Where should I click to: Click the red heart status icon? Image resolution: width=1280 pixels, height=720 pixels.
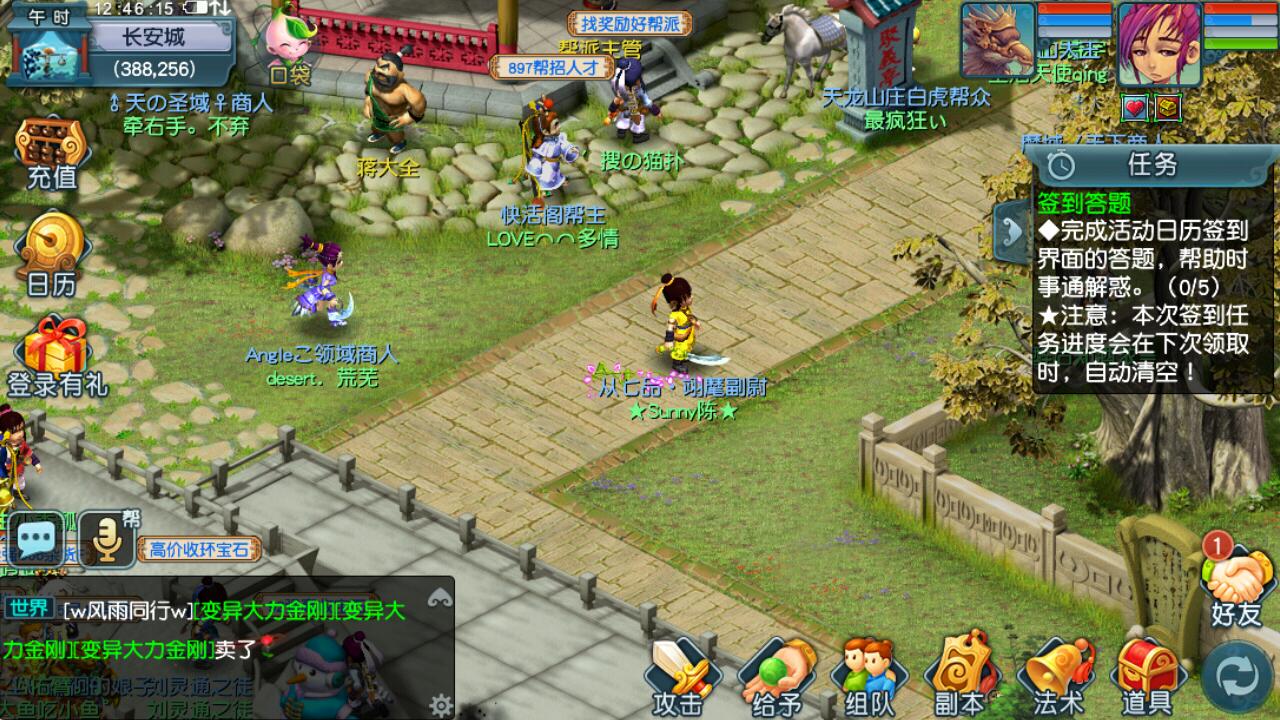point(1135,106)
